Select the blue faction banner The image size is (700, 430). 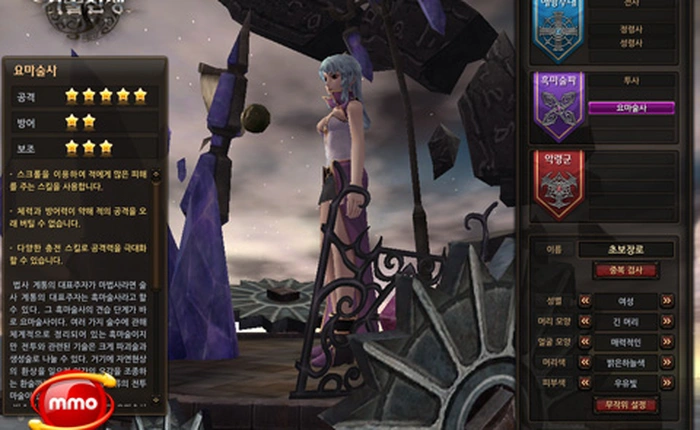coord(558,30)
